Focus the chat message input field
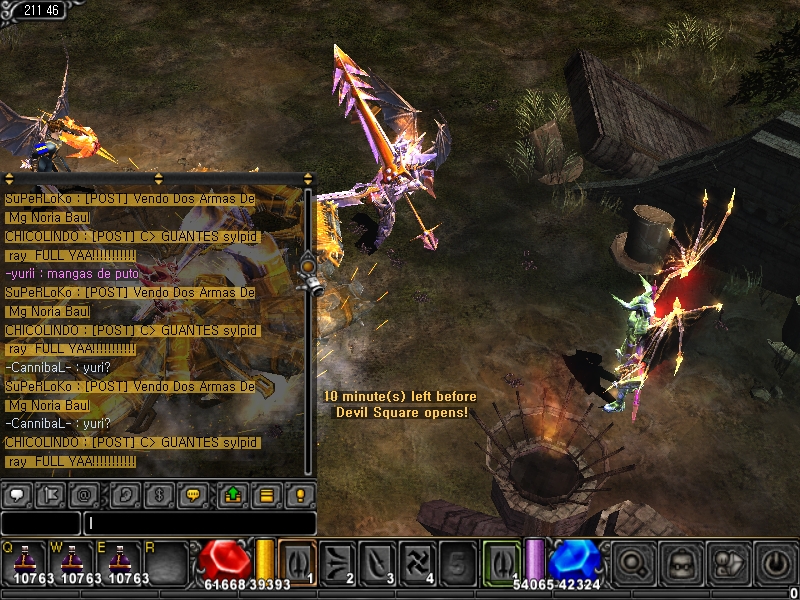Screen dimensions: 800x600 click(x=200, y=523)
